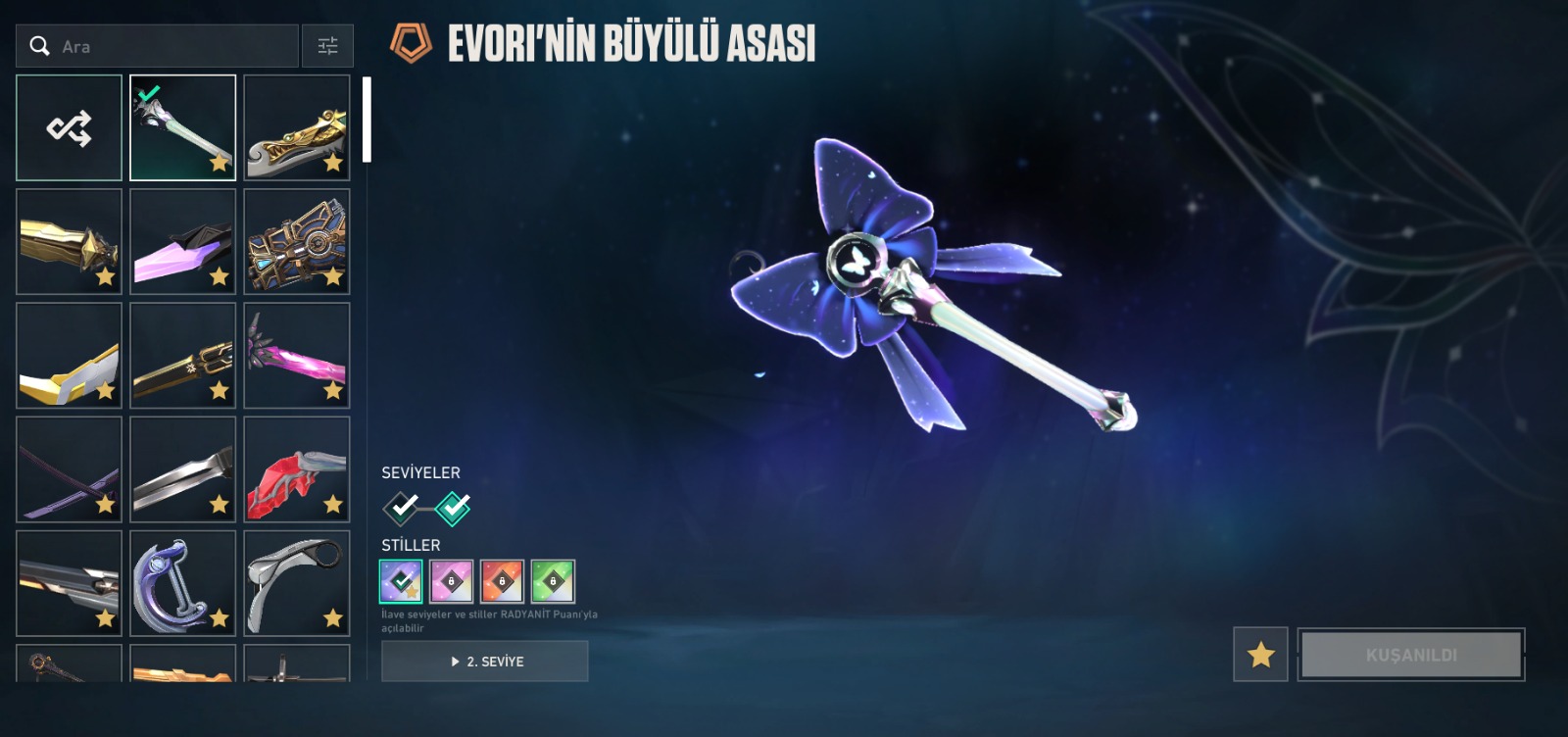Choose the locked orange style swatch

tap(502, 581)
